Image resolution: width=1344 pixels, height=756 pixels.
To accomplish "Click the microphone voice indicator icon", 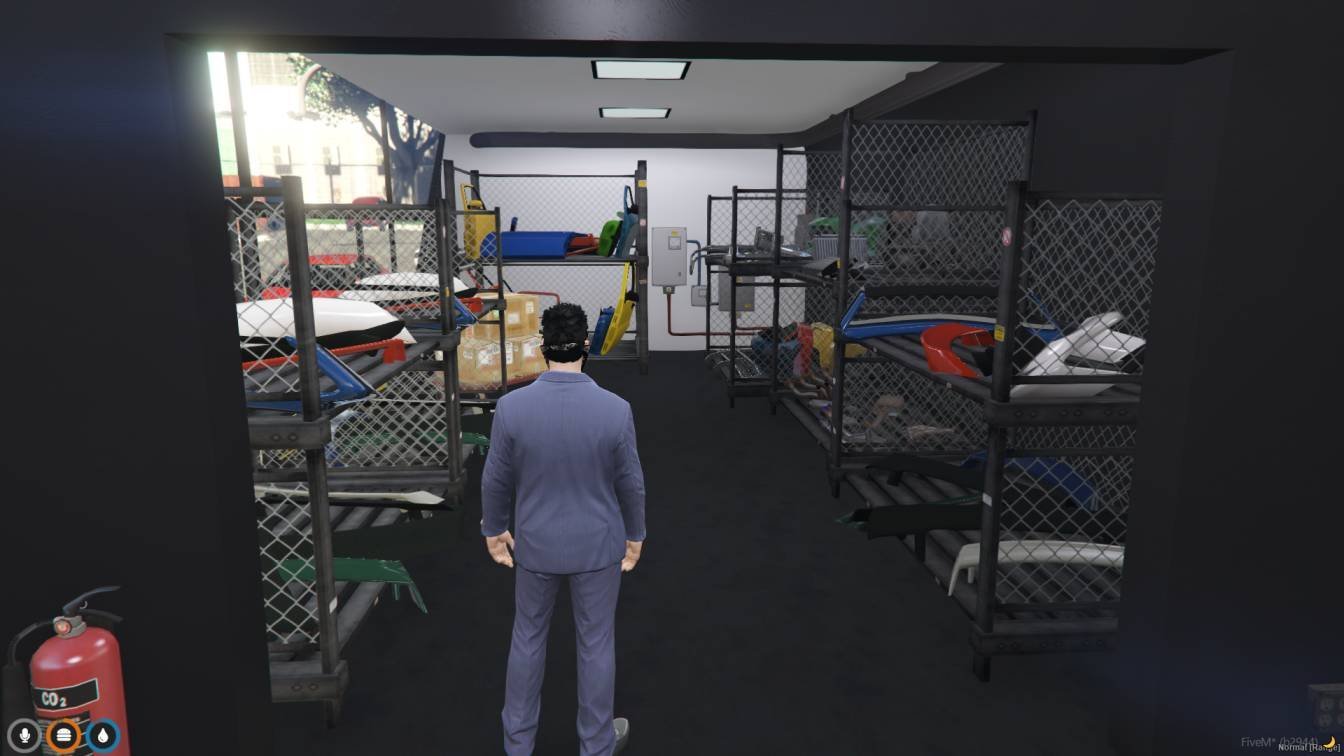I will pos(24,734).
